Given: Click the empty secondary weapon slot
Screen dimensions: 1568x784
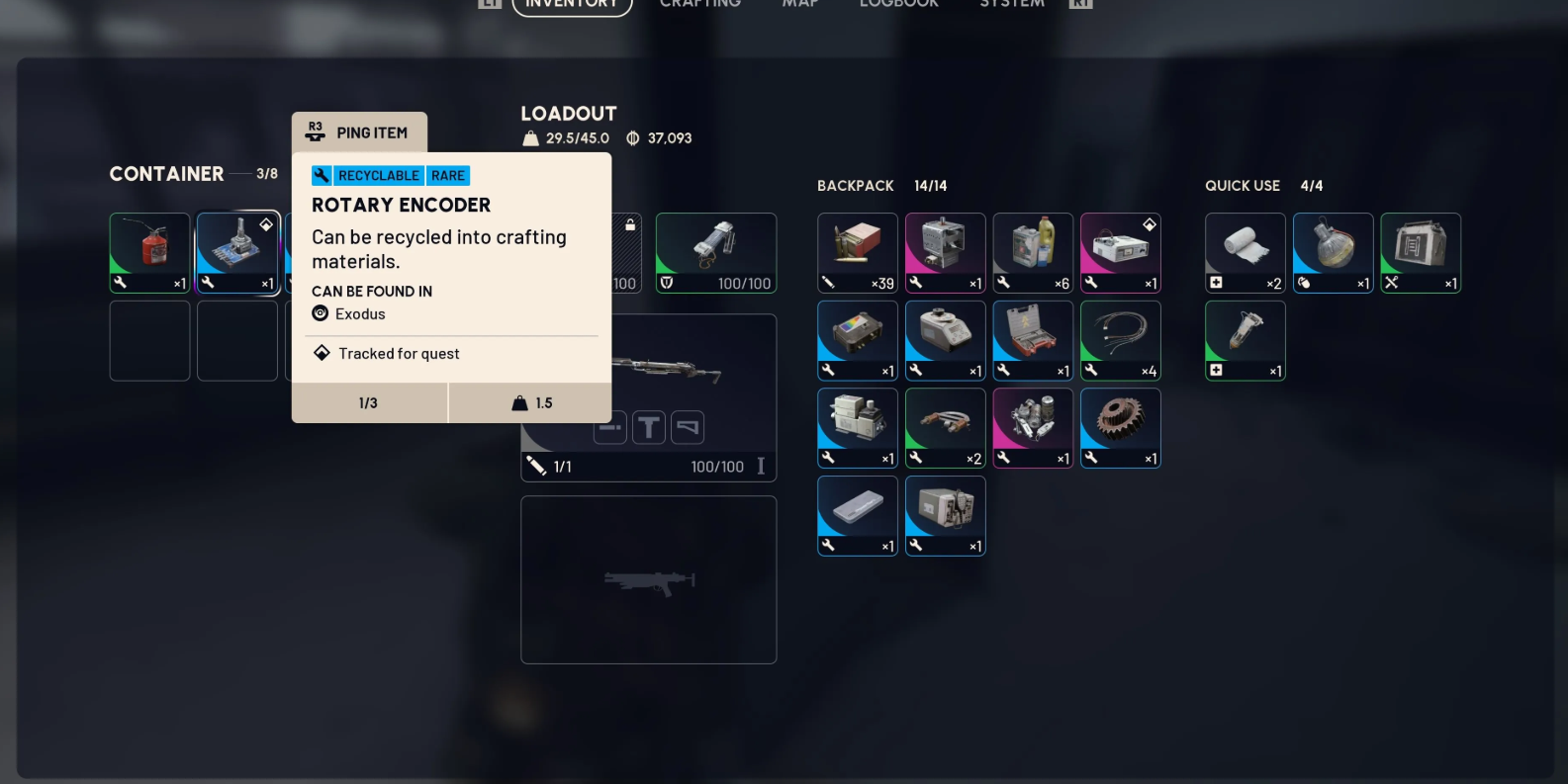Looking at the screenshot, I should click(648, 579).
